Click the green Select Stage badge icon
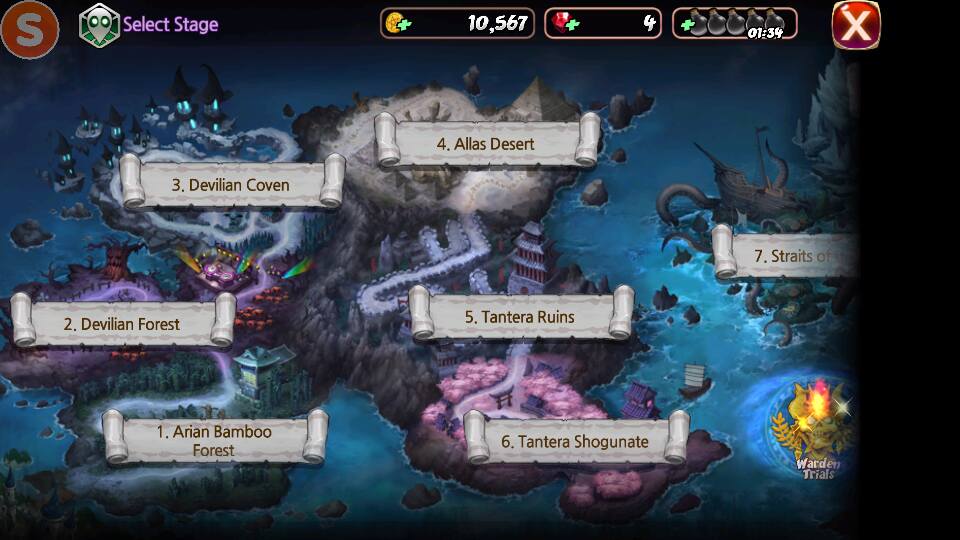The height and width of the screenshot is (540, 960). (x=99, y=25)
